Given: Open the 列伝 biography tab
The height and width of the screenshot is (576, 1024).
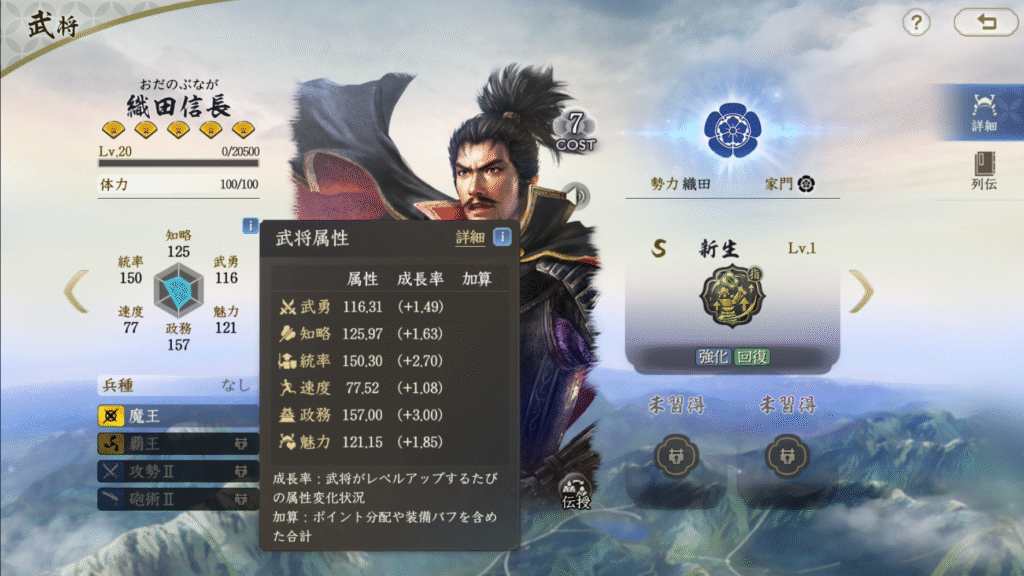Looking at the screenshot, I should [984, 171].
